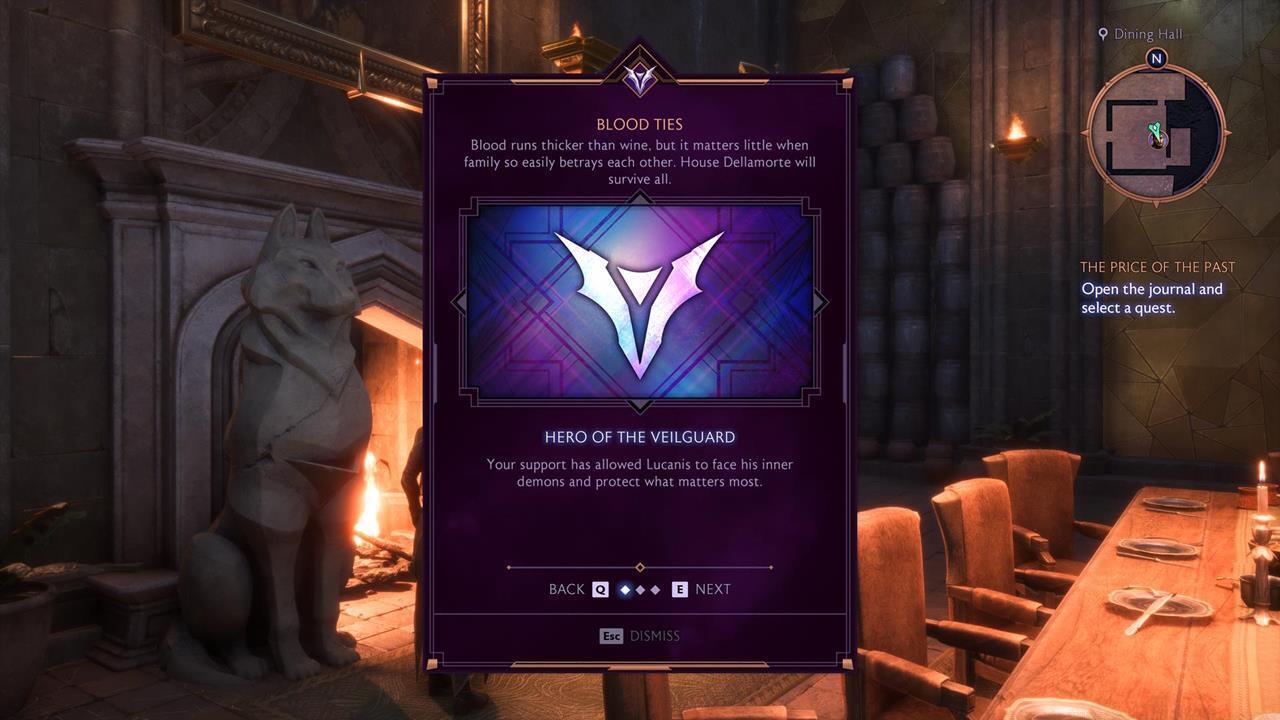
Task: Expand the downward chevron below the artwork
Action: 639,404
